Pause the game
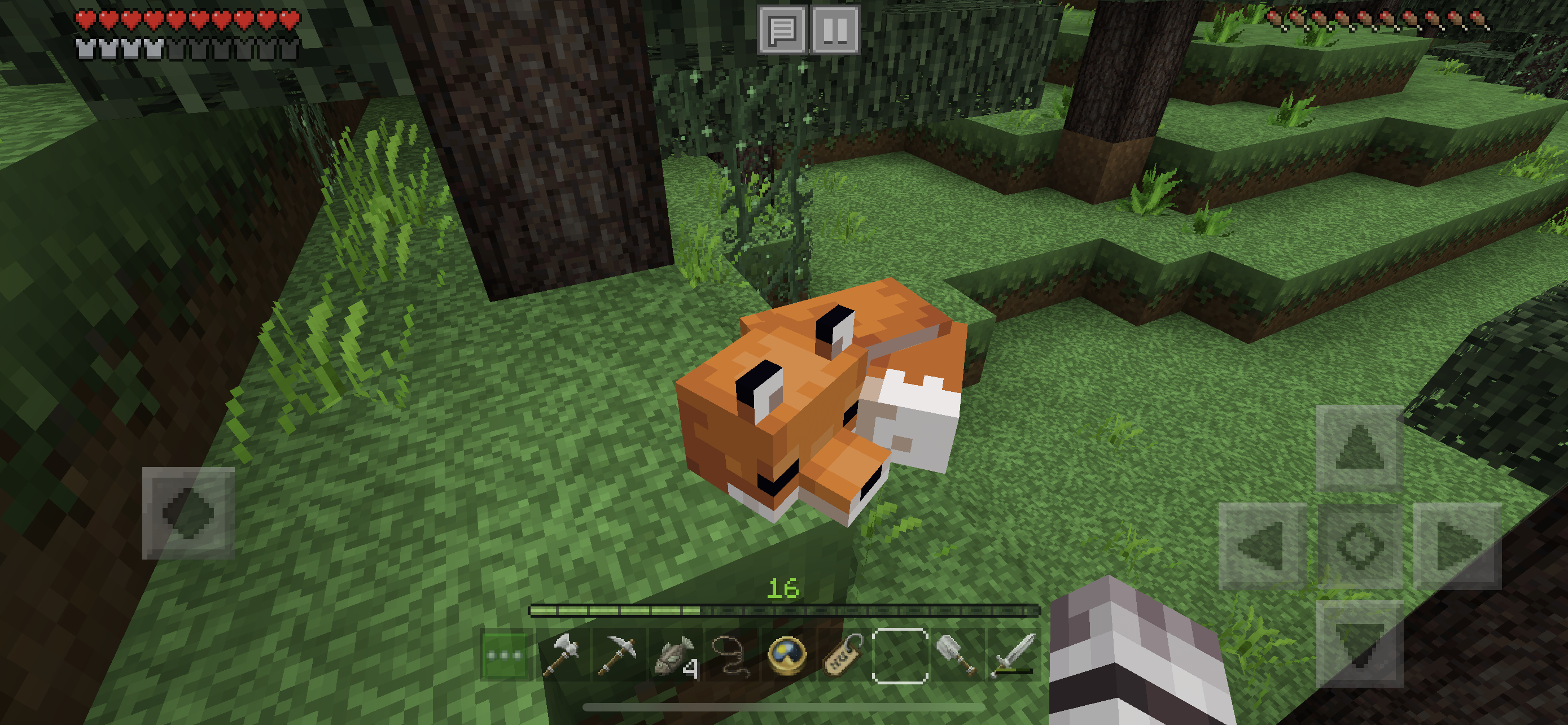 coord(835,29)
